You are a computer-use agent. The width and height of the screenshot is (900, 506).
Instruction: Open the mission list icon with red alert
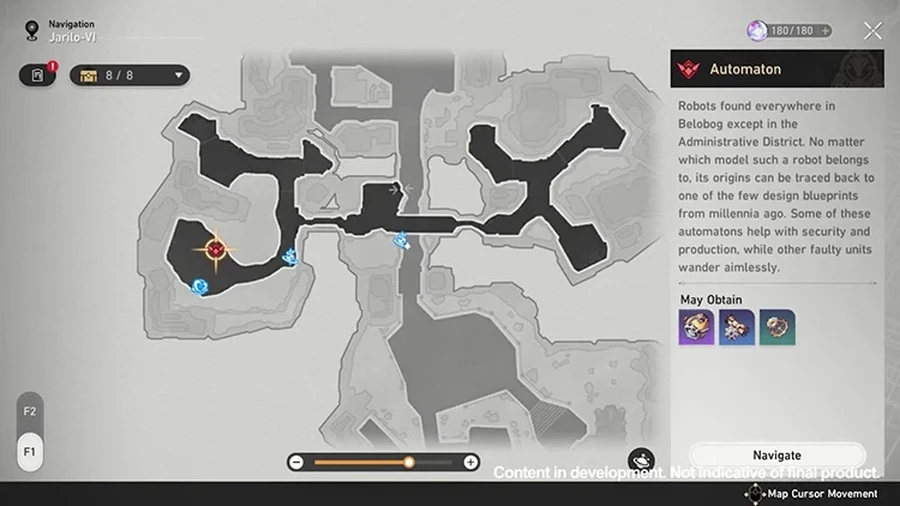click(37, 75)
